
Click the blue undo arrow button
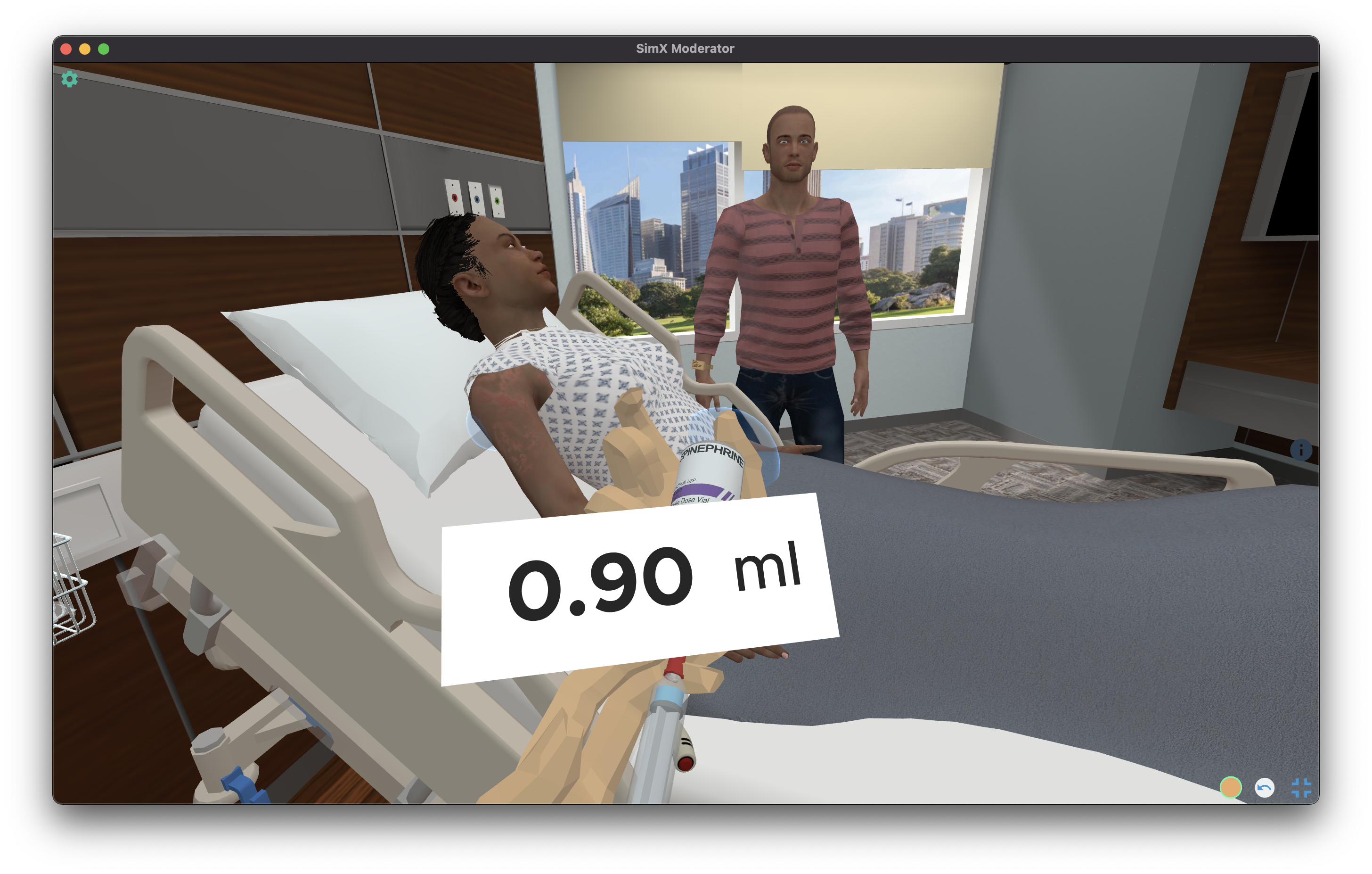point(1264,788)
